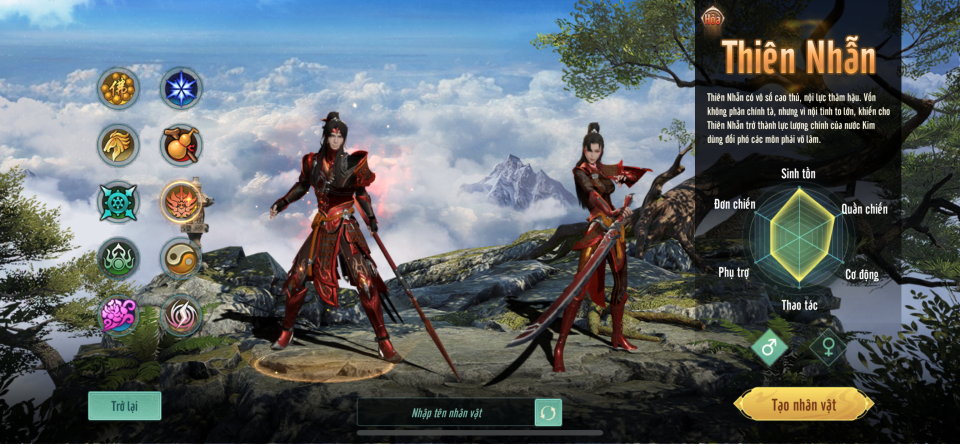The width and height of the screenshot is (960, 444).
Task: Select the pink cloud flower class icon
Action: click(x=118, y=316)
